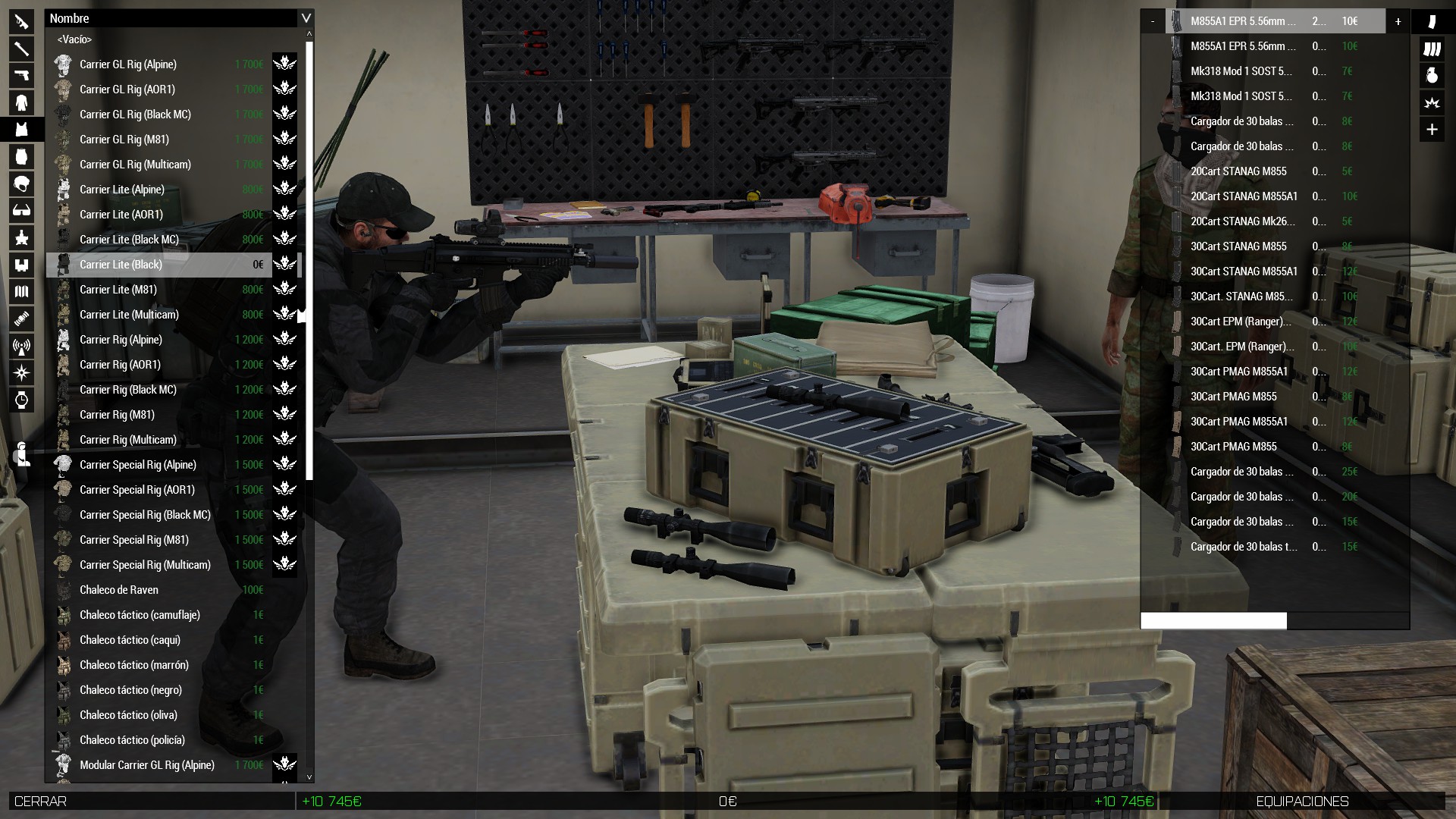Pick the Carrier Special Rig (Black MC)
This screenshot has height=819, width=1456.
coord(145,515)
